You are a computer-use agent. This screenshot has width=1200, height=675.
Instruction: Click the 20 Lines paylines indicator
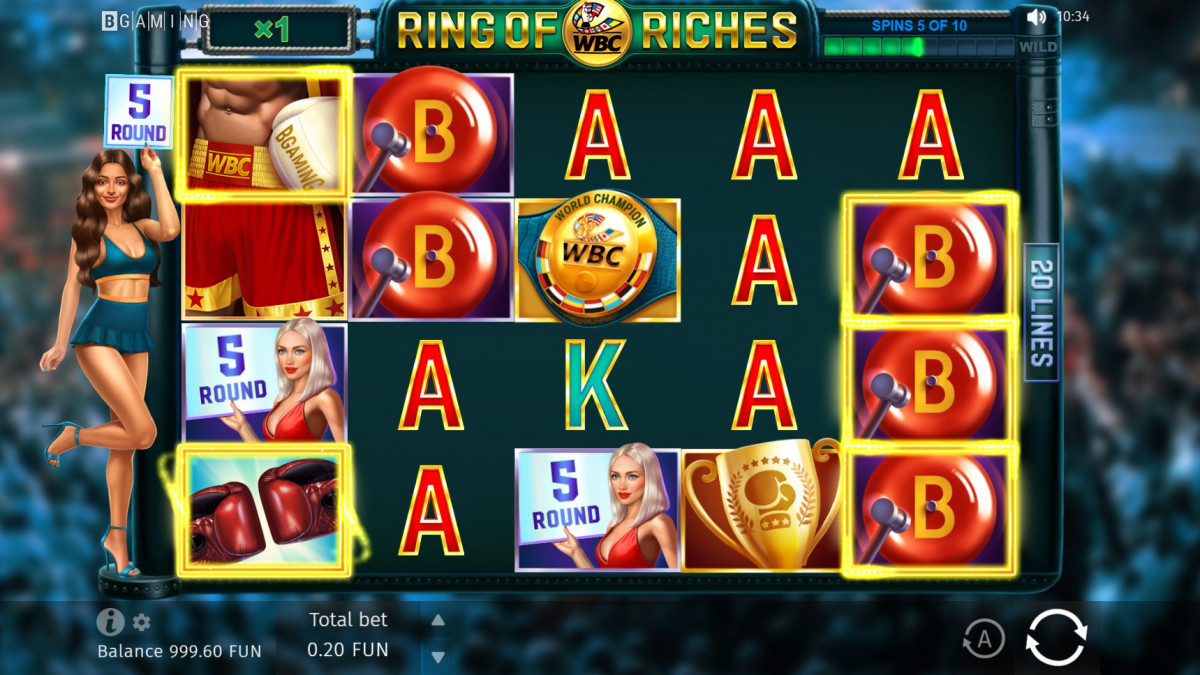pyautogui.click(x=1041, y=312)
